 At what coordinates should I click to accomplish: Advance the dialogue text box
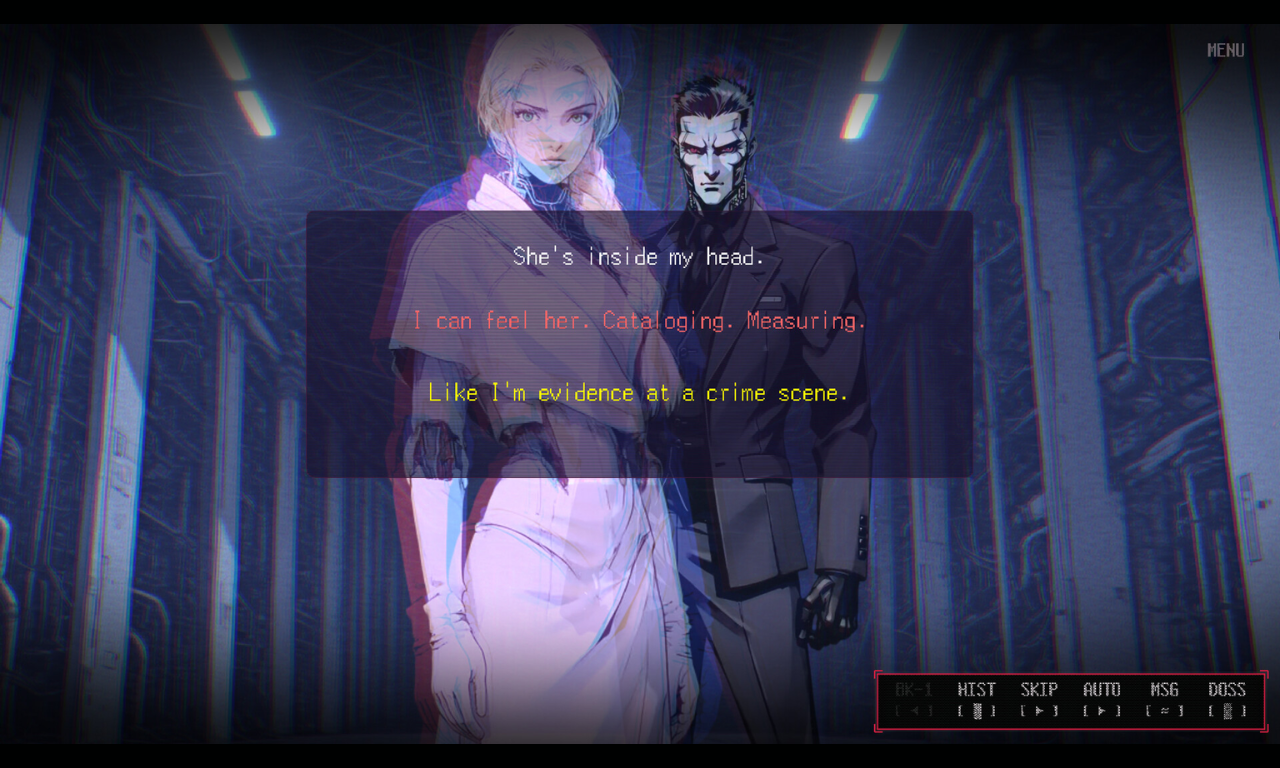click(639, 343)
